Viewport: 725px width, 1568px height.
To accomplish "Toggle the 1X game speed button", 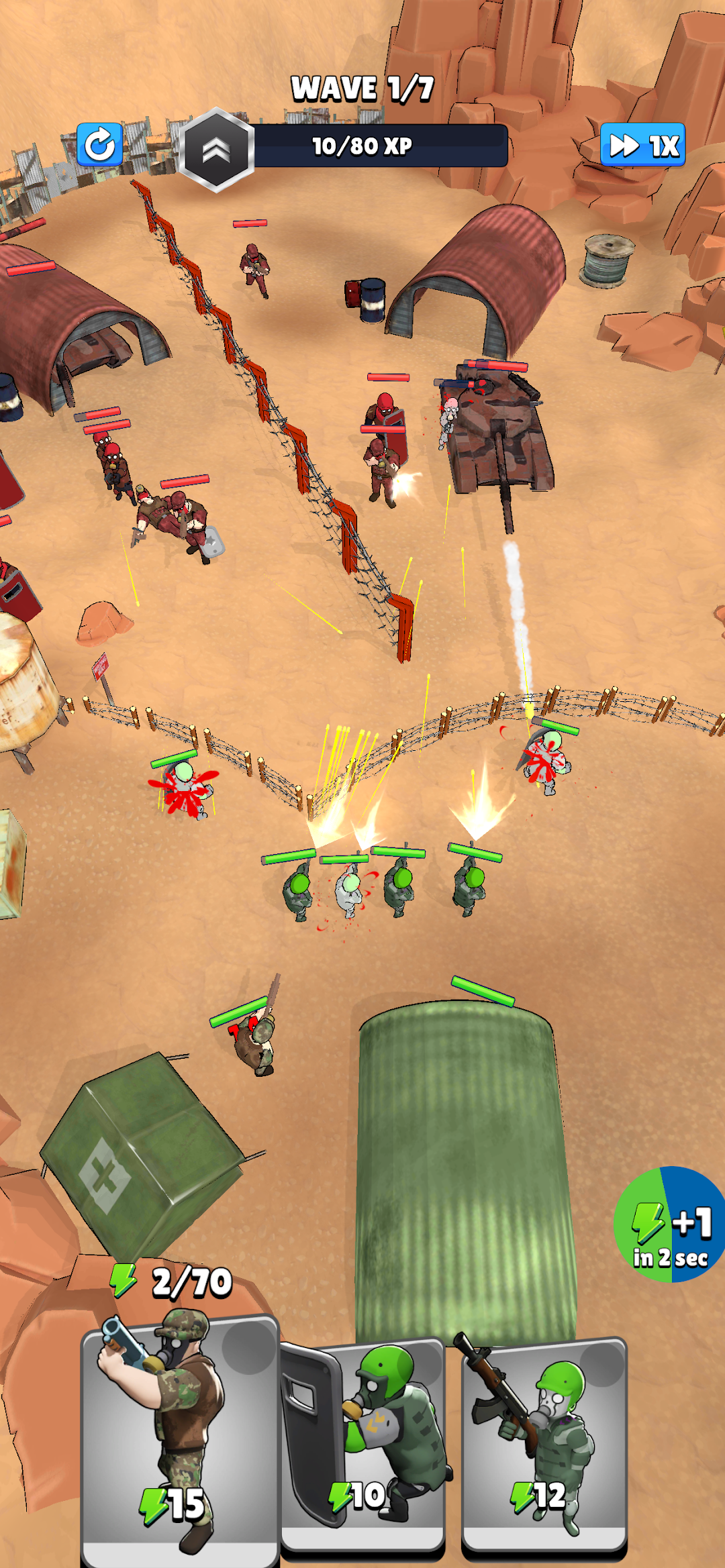I will [642, 145].
